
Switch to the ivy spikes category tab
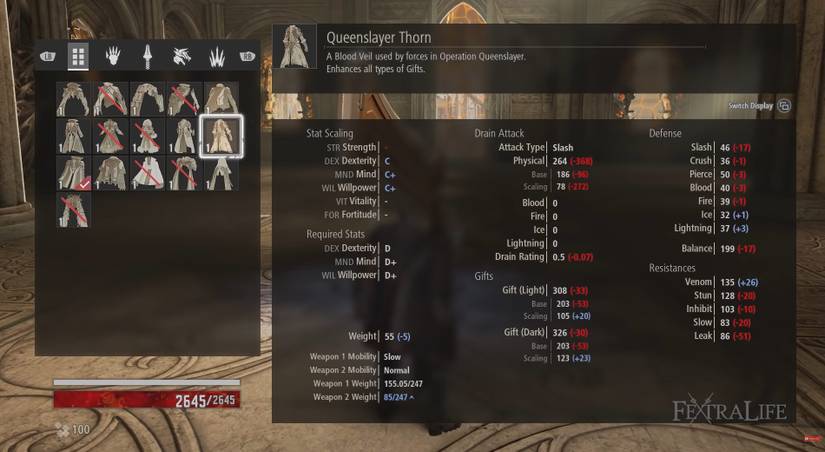click(215, 56)
